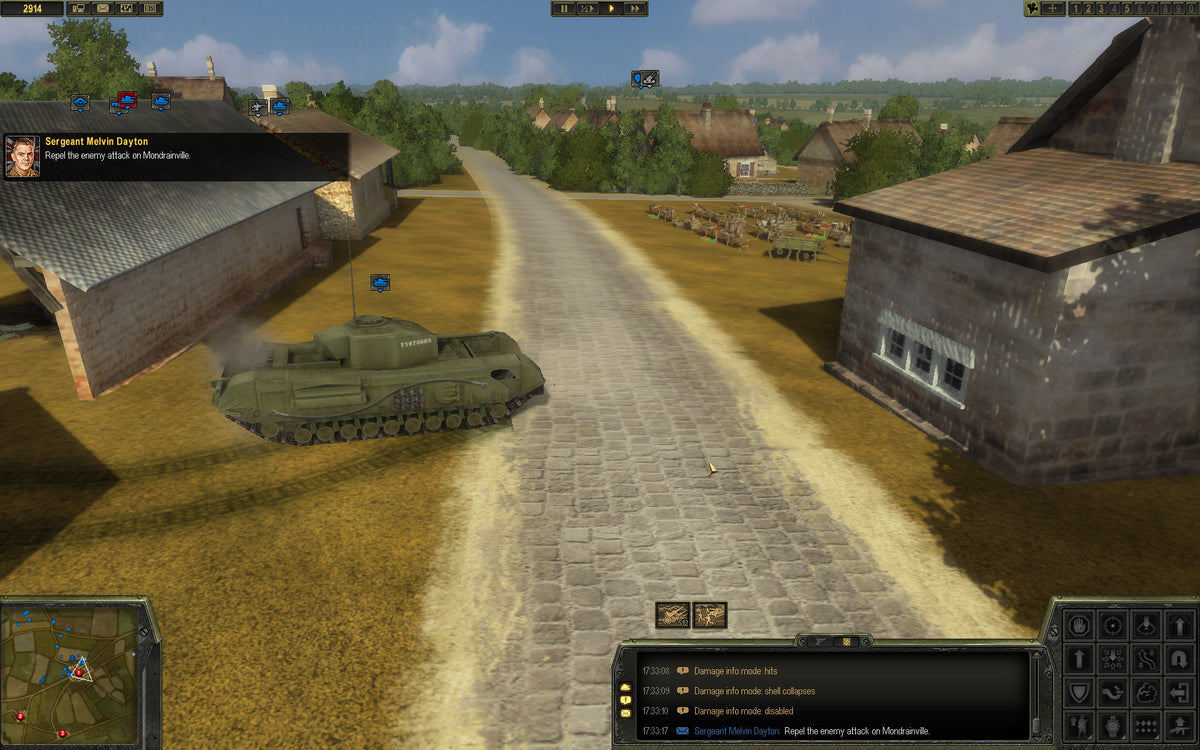The height and width of the screenshot is (750, 1200).
Task: Set game speed to normal play
Action: [x=611, y=8]
